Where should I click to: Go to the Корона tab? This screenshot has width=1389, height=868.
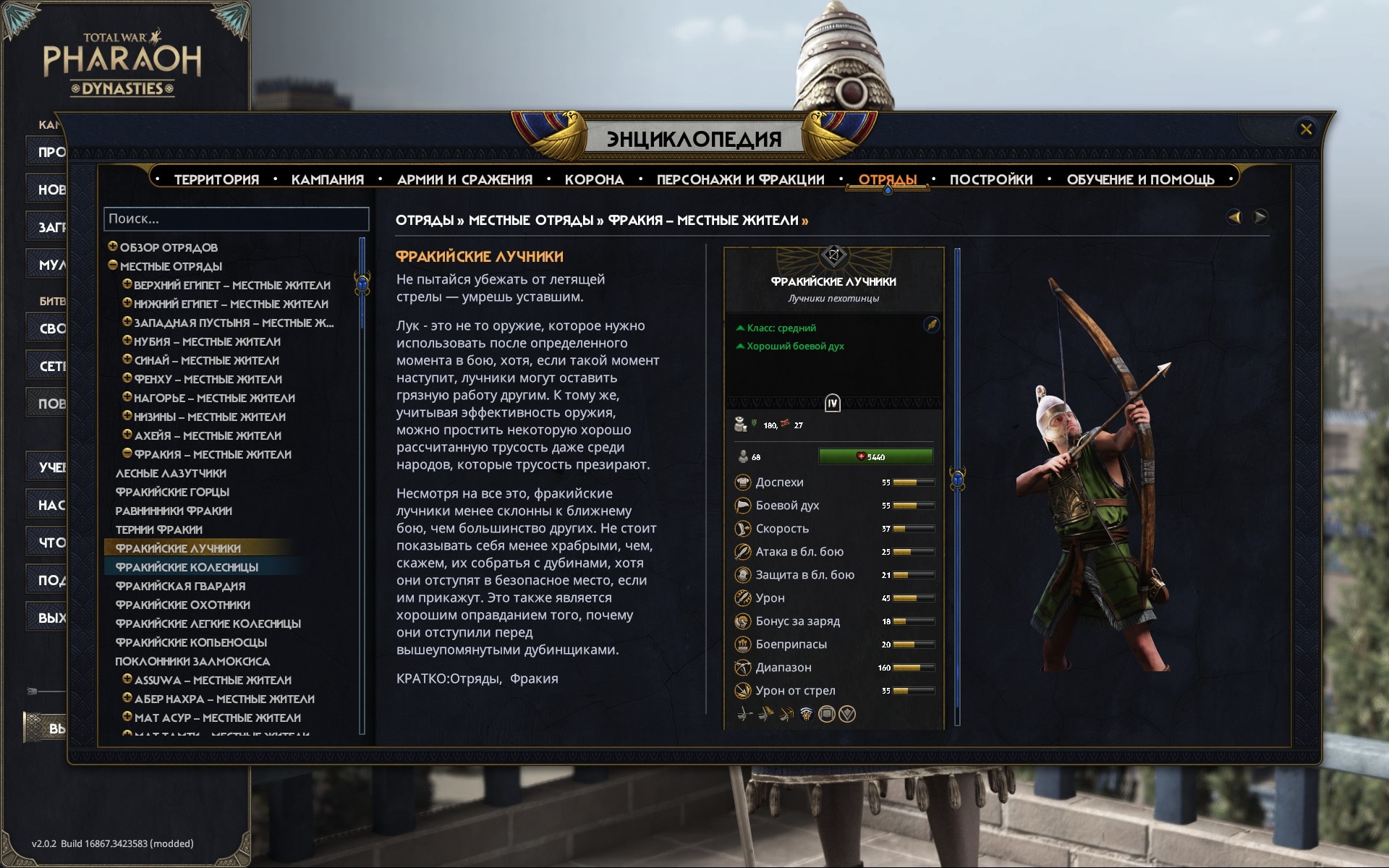(594, 179)
